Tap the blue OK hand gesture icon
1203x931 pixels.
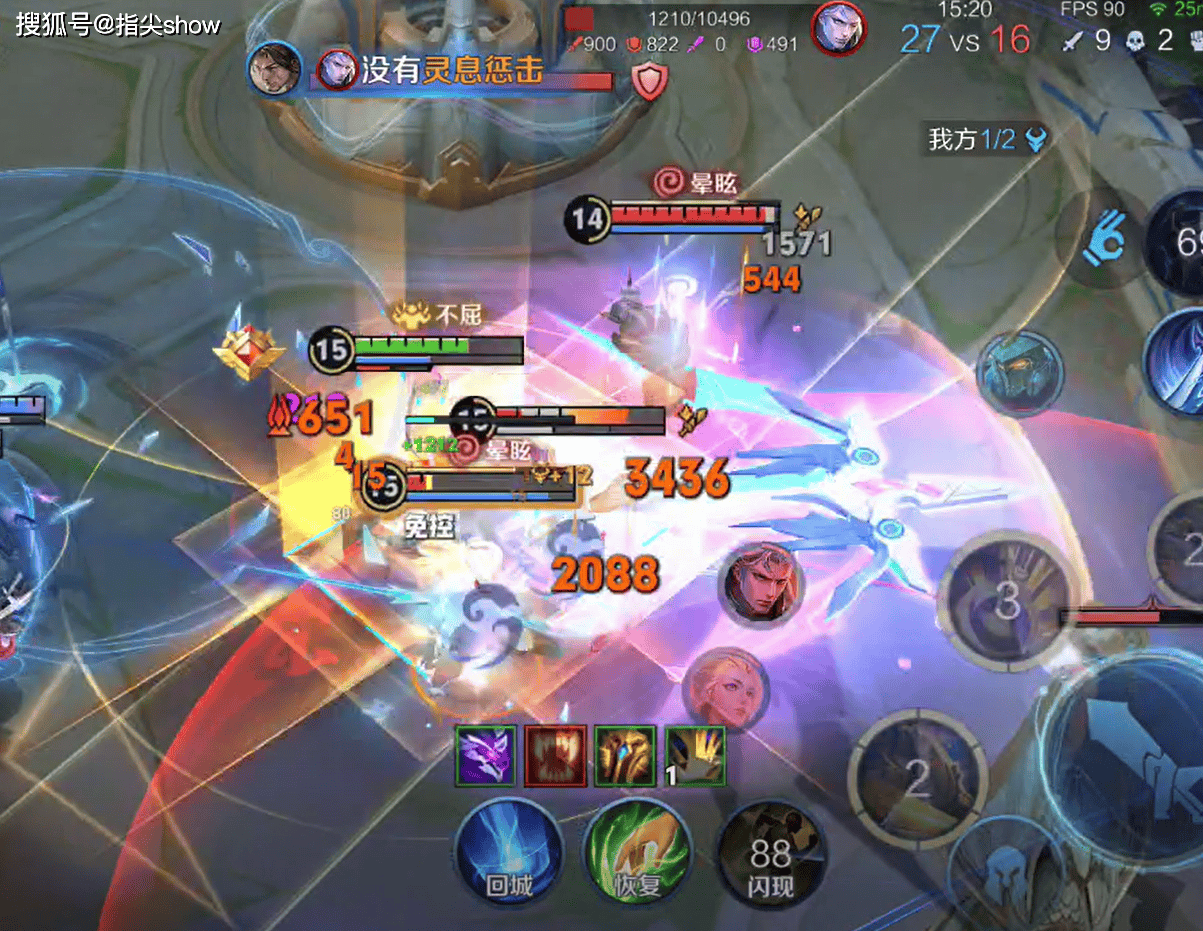coord(1102,242)
